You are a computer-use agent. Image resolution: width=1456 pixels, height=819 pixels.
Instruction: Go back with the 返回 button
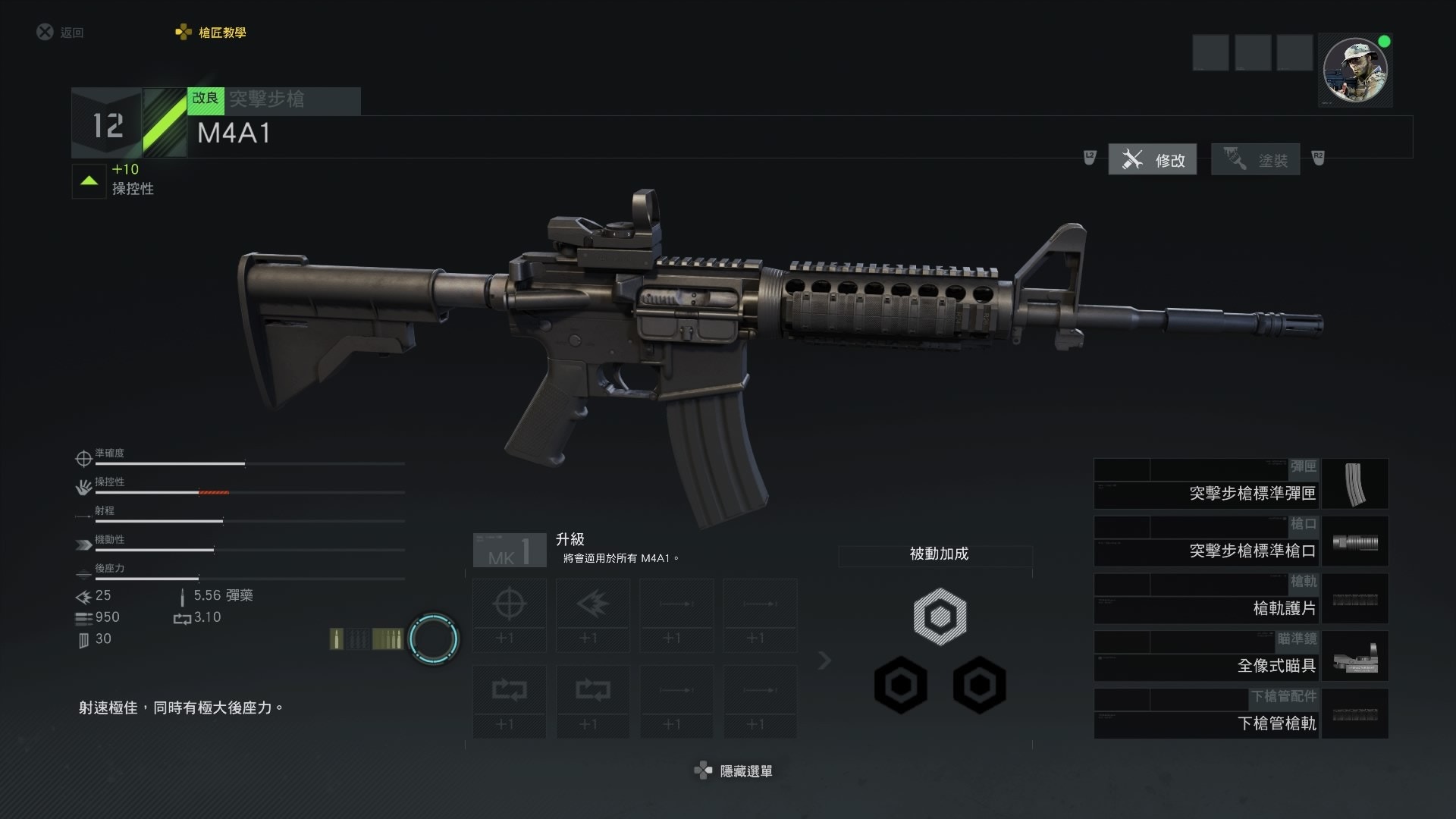coord(61,33)
